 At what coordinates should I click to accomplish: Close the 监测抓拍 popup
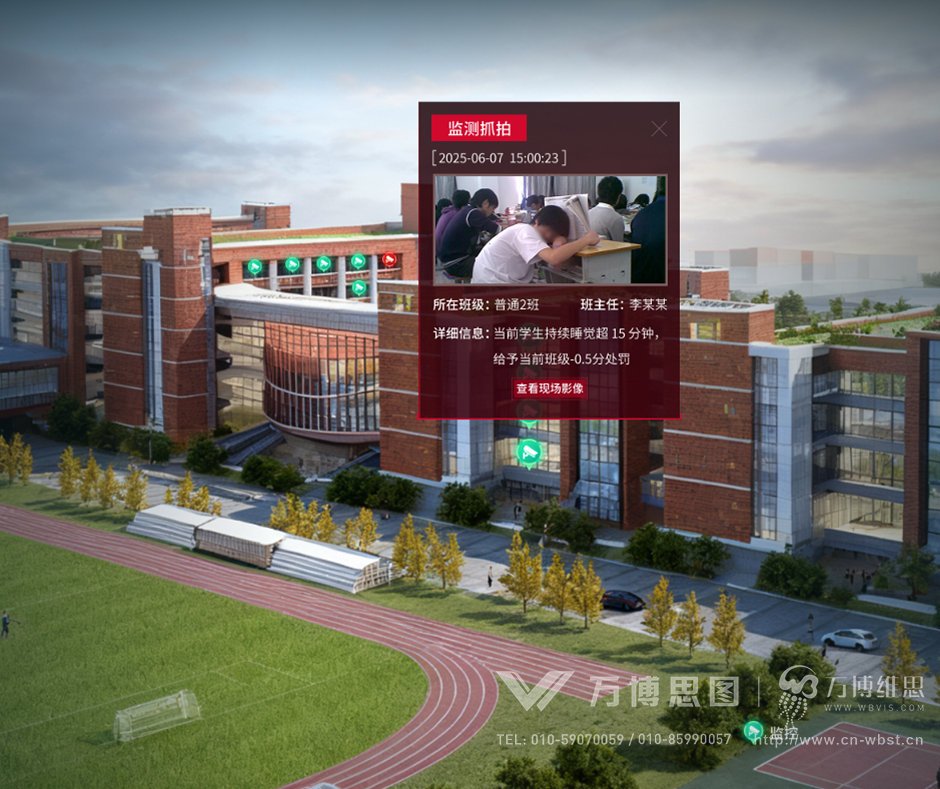658,128
